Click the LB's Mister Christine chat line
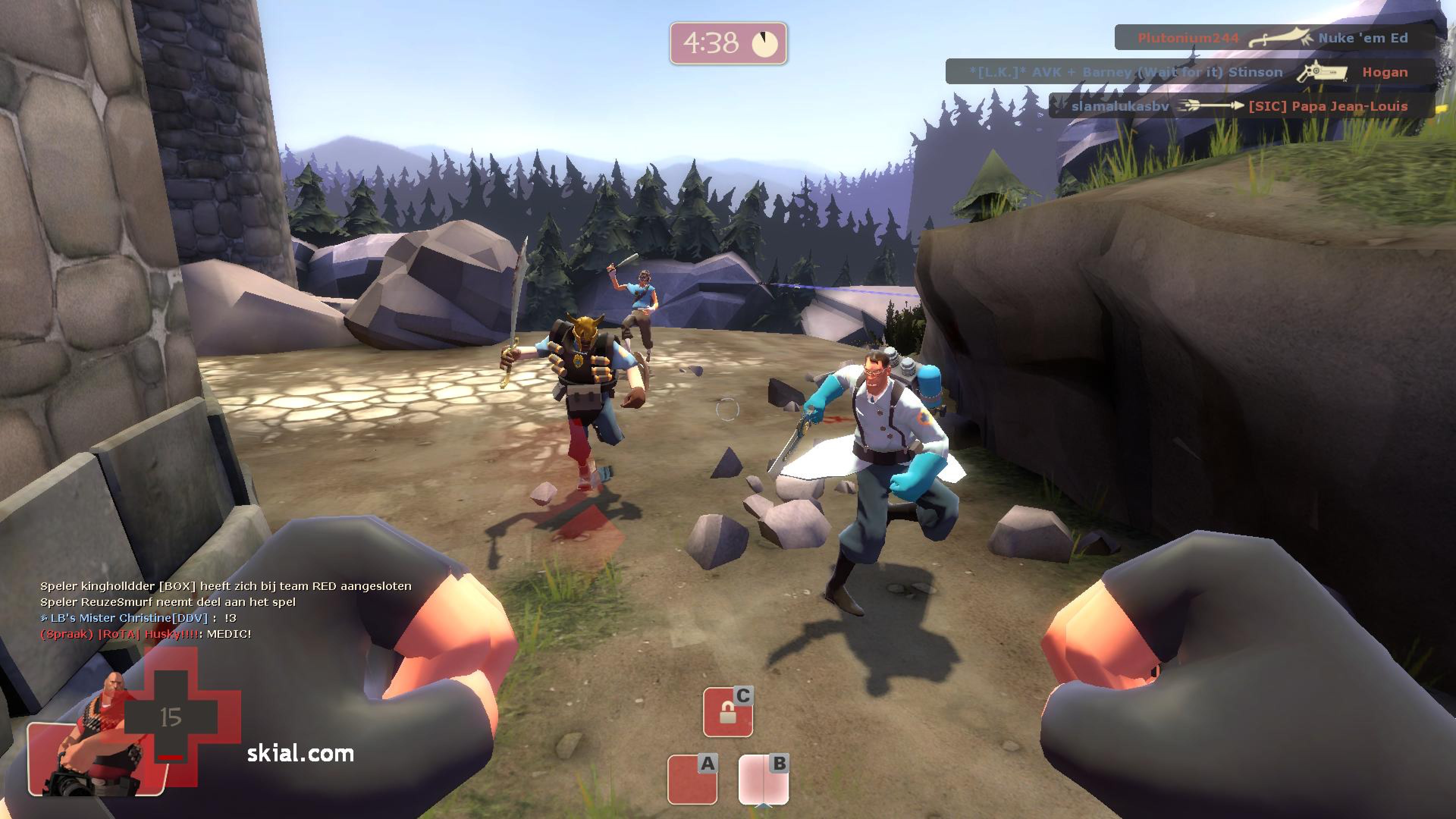This screenshot has height=819, width=1456. 138,618
